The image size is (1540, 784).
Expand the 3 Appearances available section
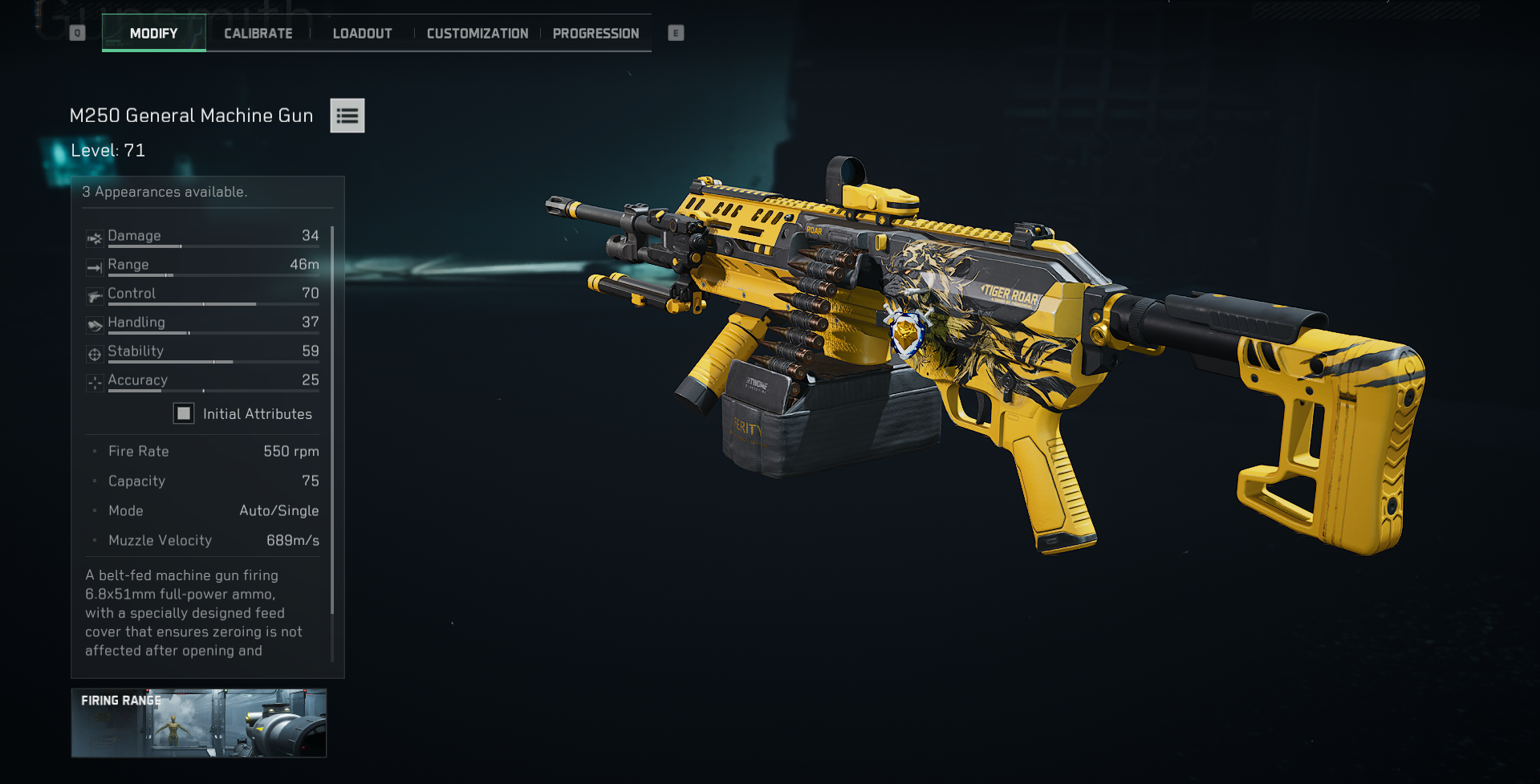(165, 192)
